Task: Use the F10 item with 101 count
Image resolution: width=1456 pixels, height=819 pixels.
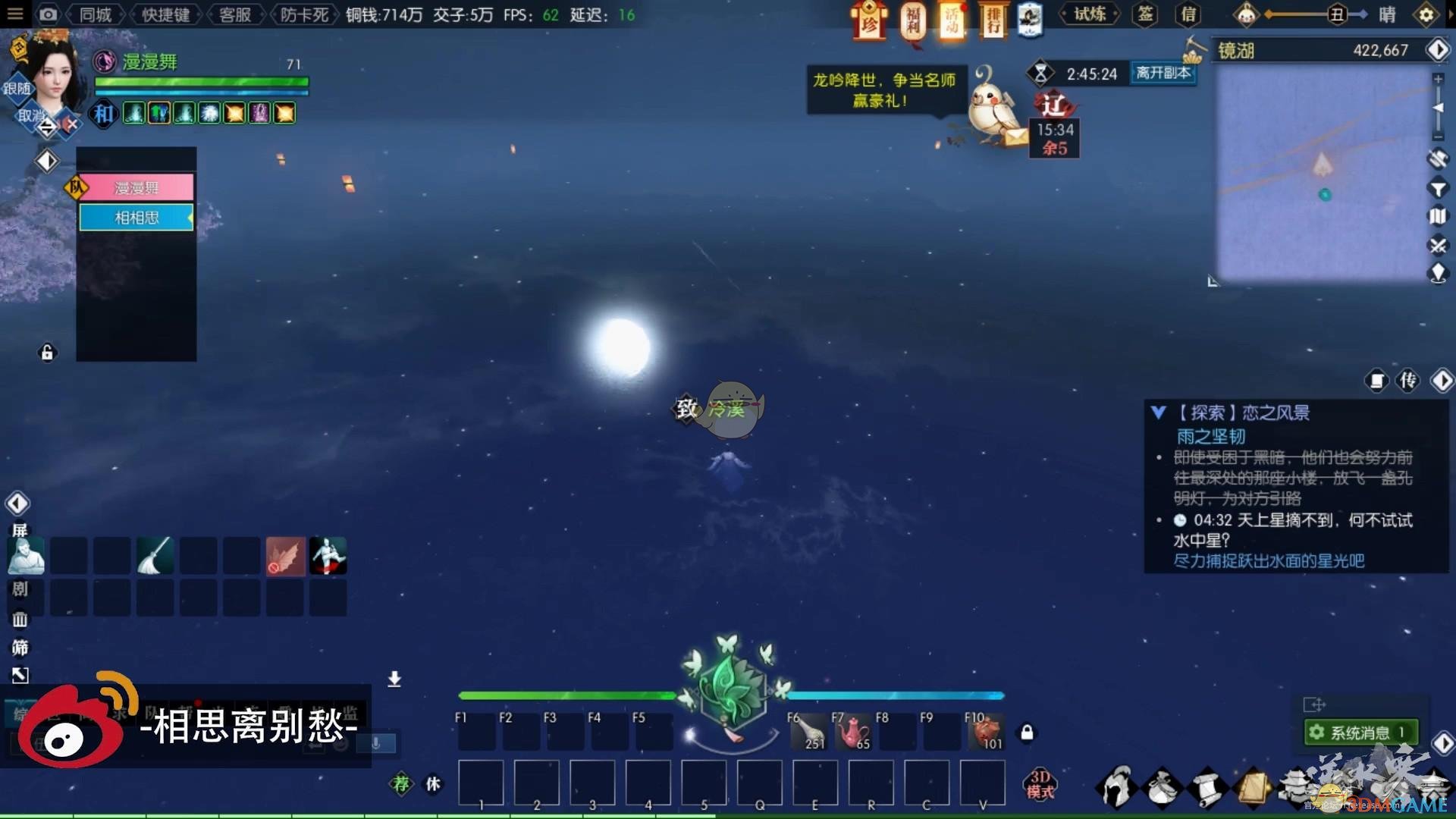Action: coord(985,732)
